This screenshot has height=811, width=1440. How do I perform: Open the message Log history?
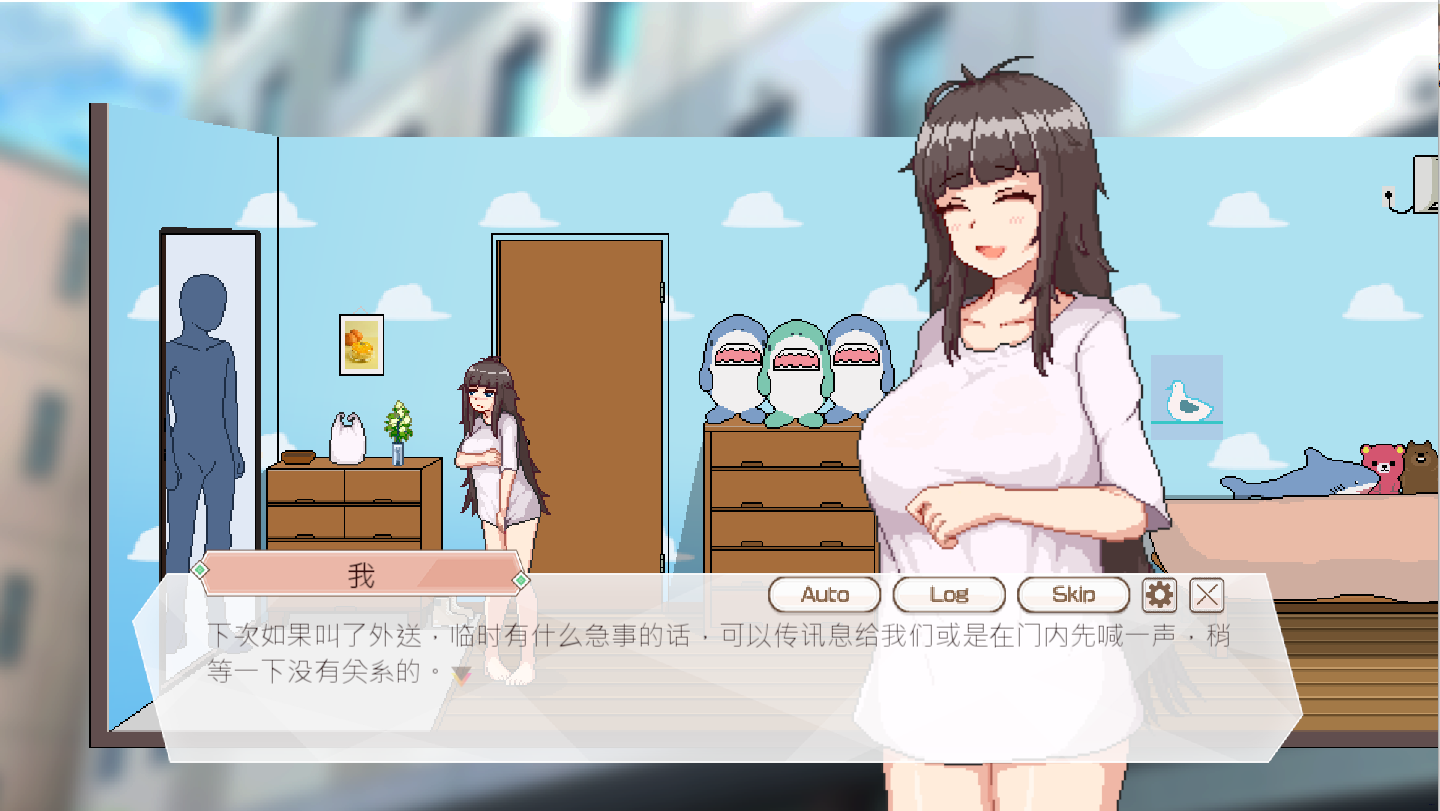coord(947,594)
